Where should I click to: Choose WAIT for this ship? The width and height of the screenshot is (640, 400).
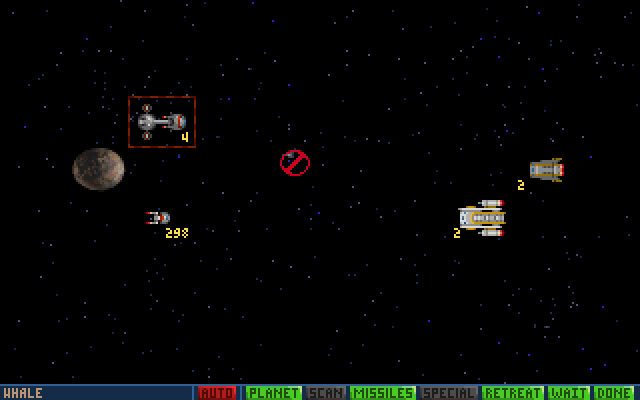pos(569,393)
